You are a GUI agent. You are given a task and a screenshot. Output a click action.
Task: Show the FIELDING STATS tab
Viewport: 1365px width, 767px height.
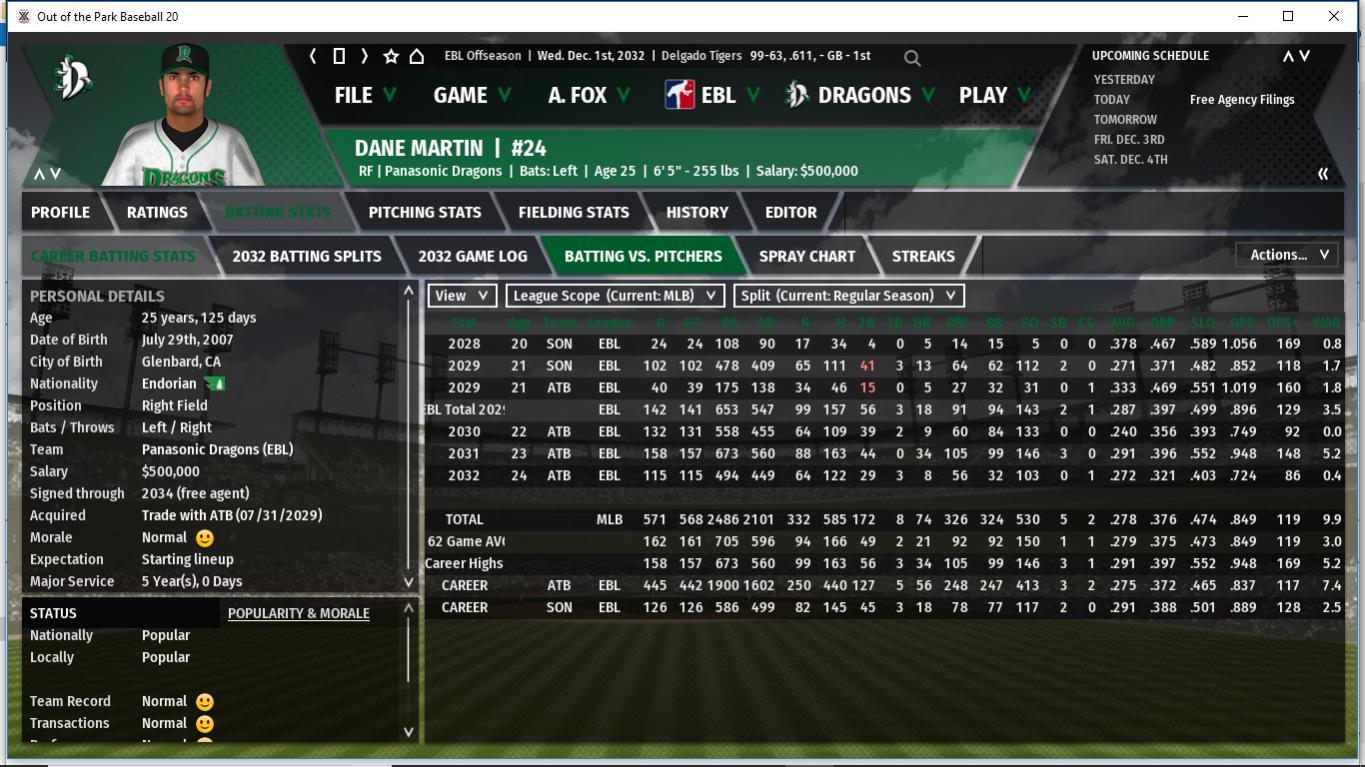(x=573, y=212)
